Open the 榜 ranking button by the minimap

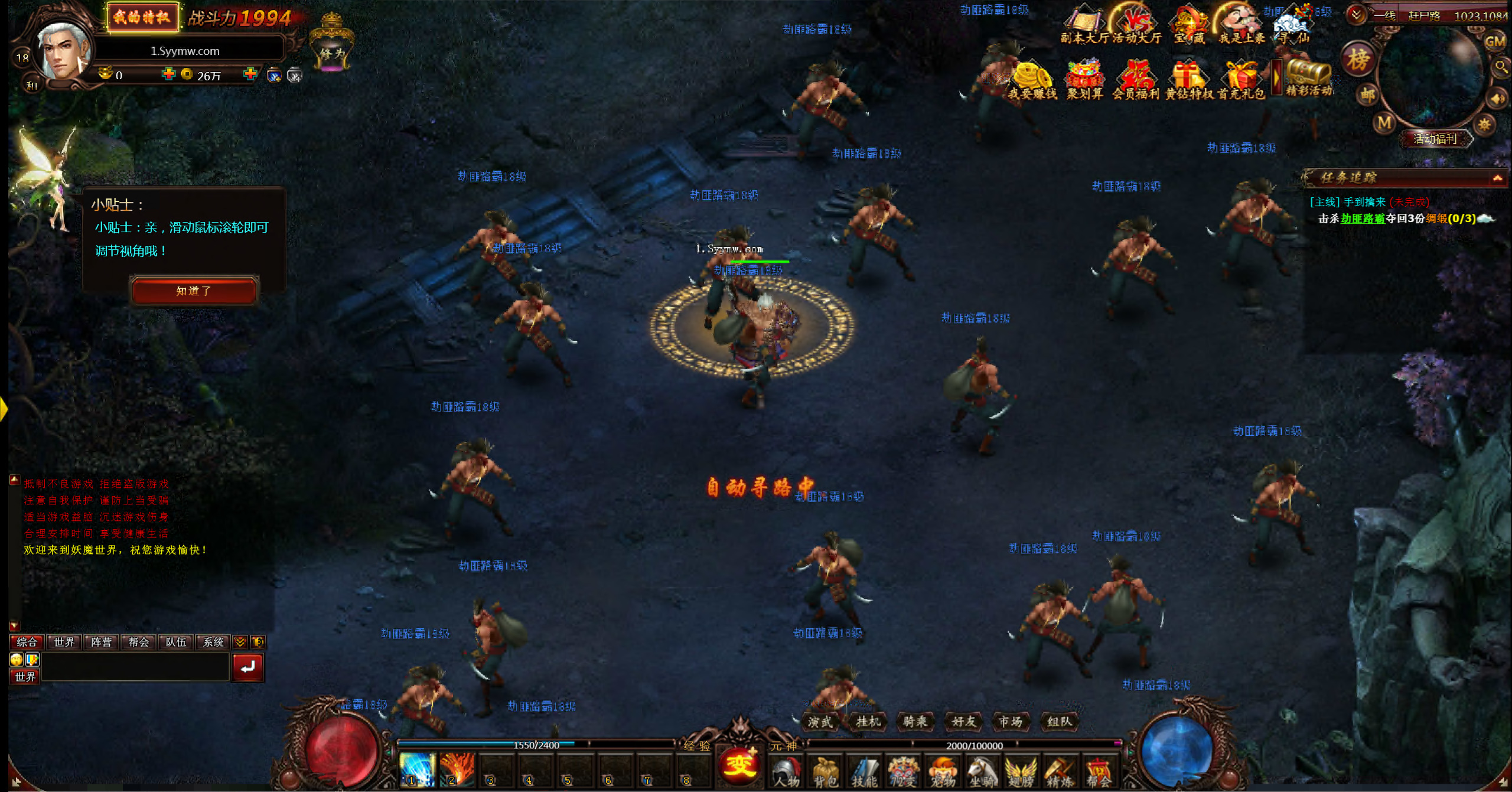click(1358, 60)
